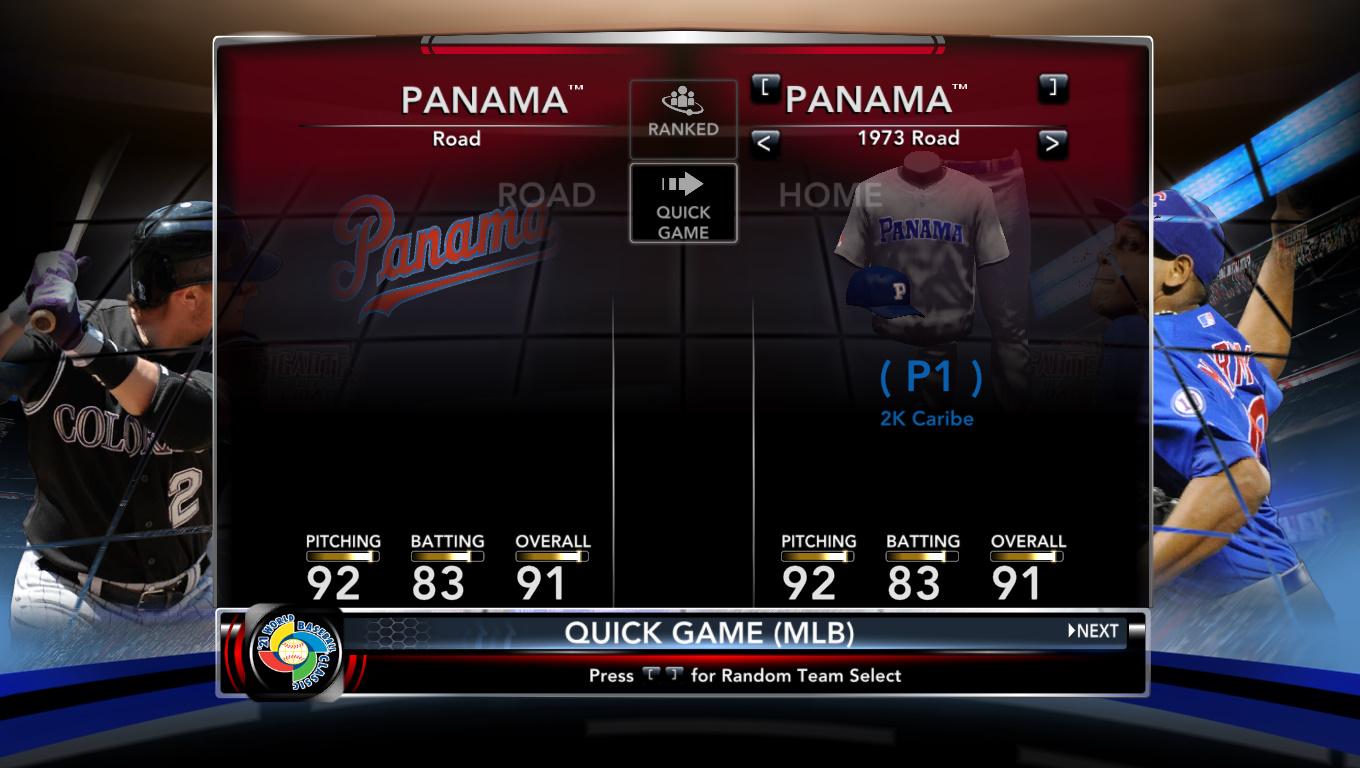This screenshot has height=768, width=1360.
Task: Click Next to continue
Action: coord(1093,631)
